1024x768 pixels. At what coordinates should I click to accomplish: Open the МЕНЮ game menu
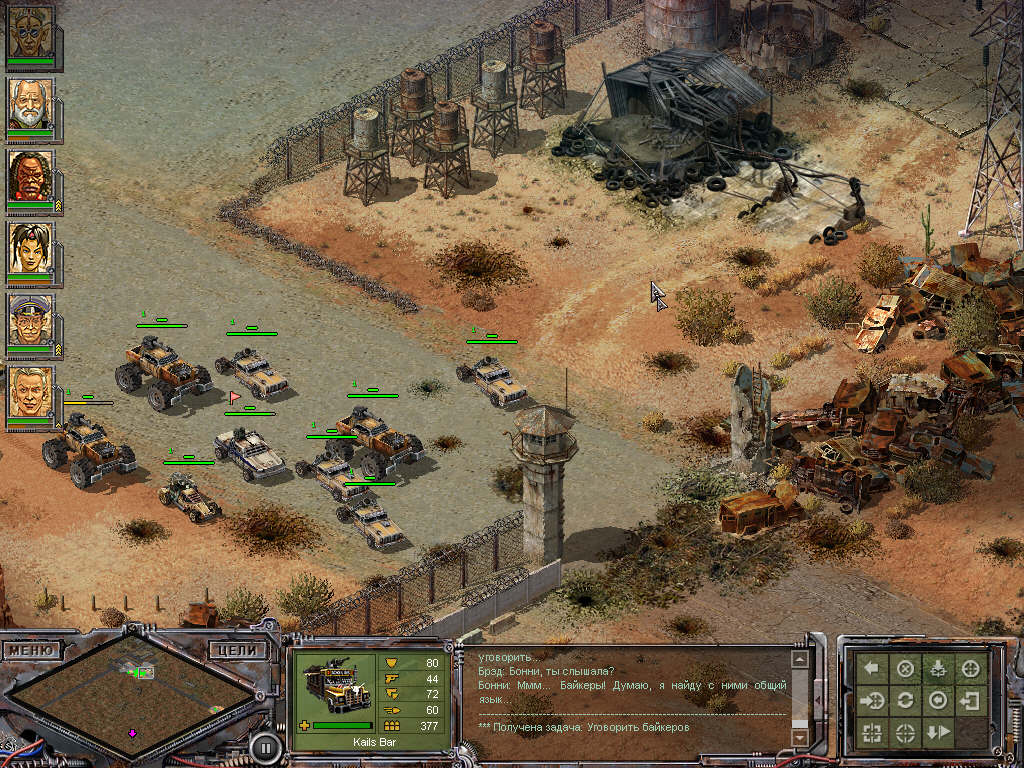pos(28,650)
